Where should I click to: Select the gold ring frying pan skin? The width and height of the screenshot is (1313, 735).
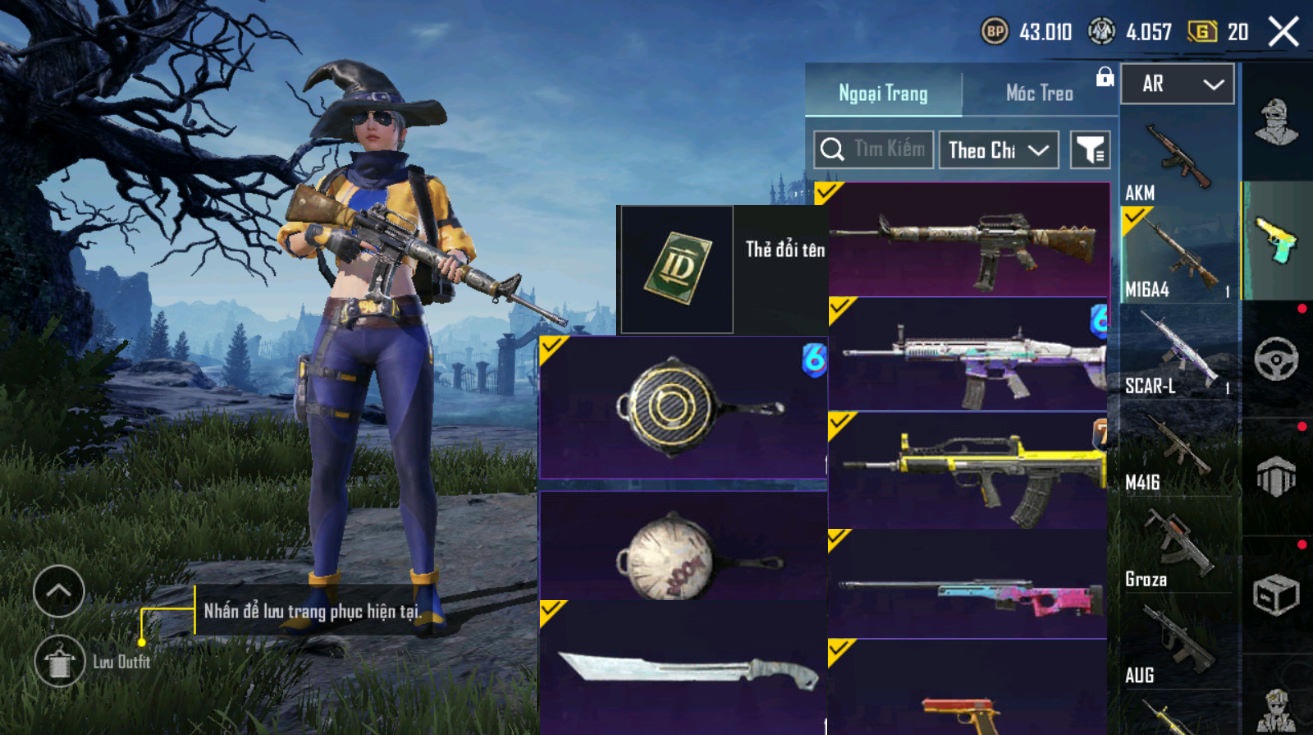click(683, 408)
